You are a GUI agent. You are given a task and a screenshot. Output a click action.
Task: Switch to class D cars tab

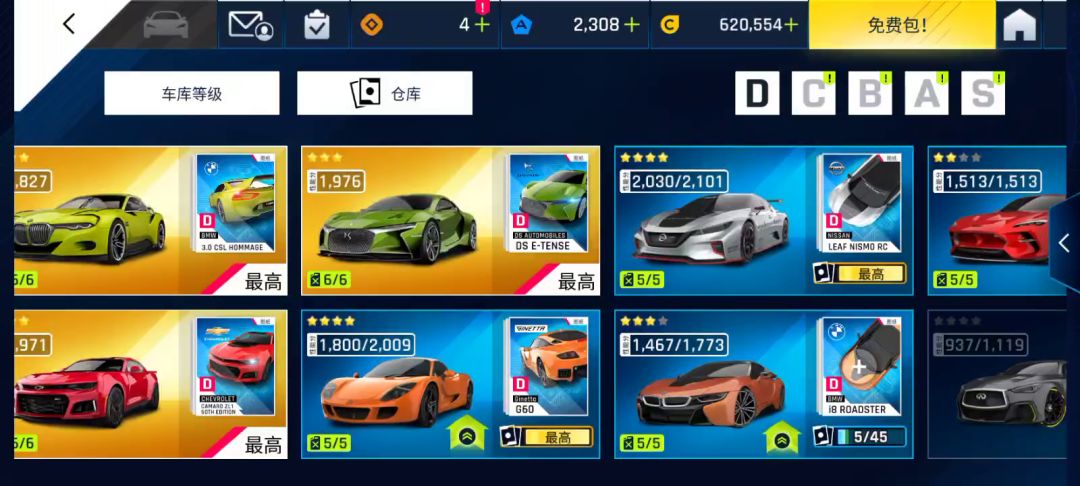757,94
